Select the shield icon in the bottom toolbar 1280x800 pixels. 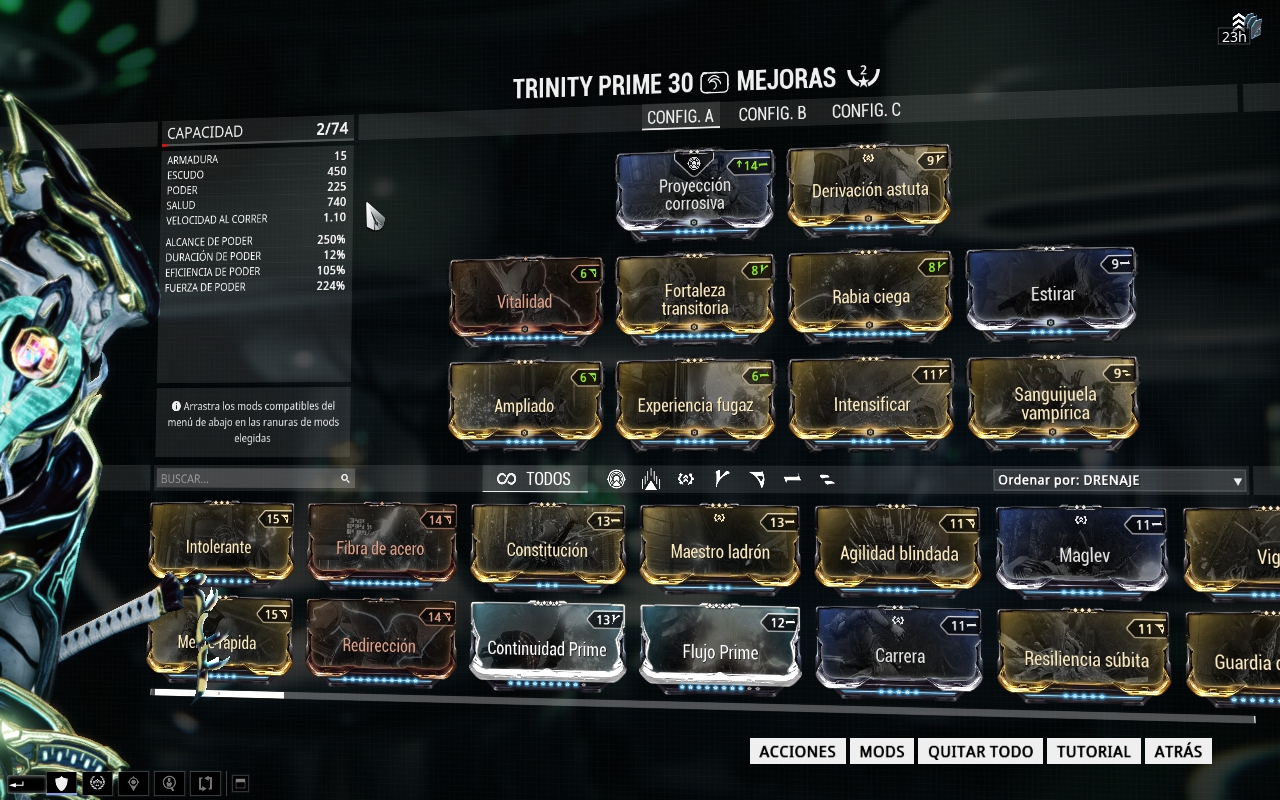(x=61, y=784)
